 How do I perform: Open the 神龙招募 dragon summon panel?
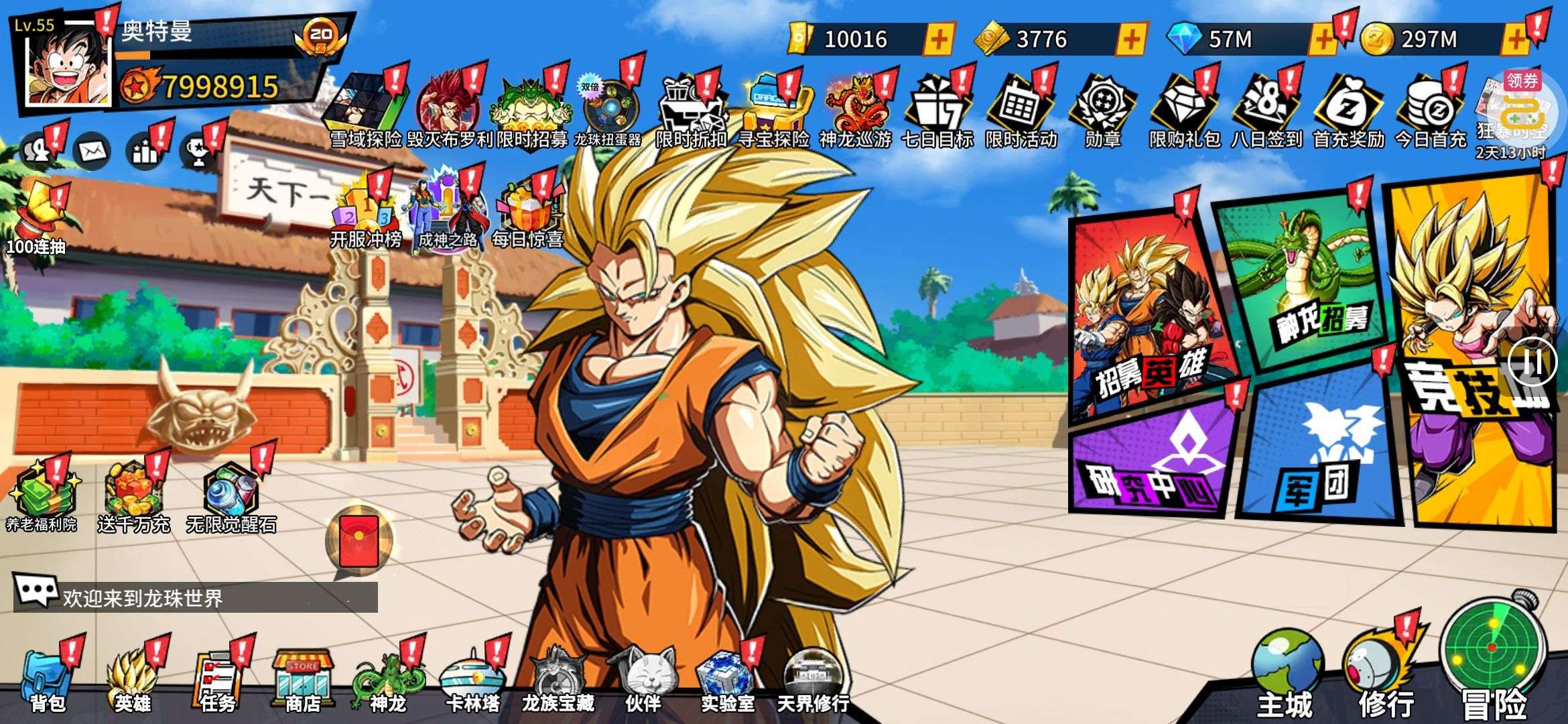(x=1307, y=282)
